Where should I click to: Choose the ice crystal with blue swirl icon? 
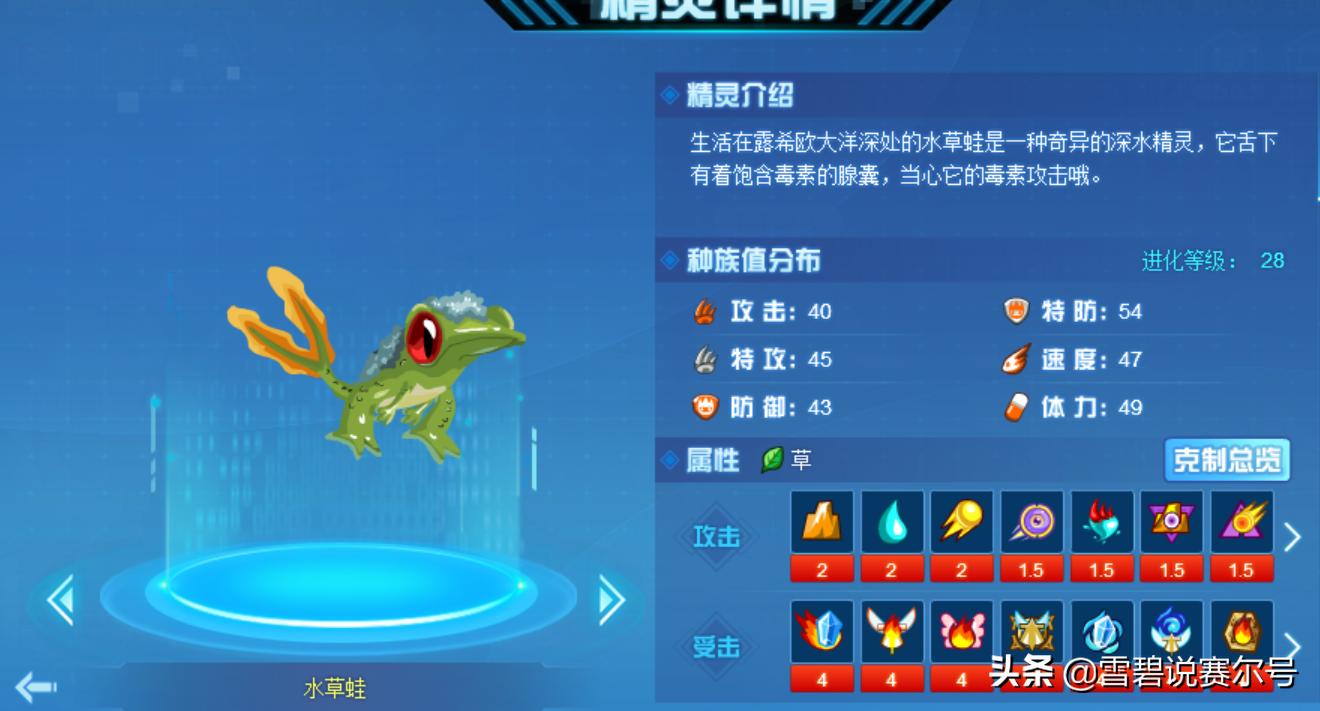click(1102, 632)
